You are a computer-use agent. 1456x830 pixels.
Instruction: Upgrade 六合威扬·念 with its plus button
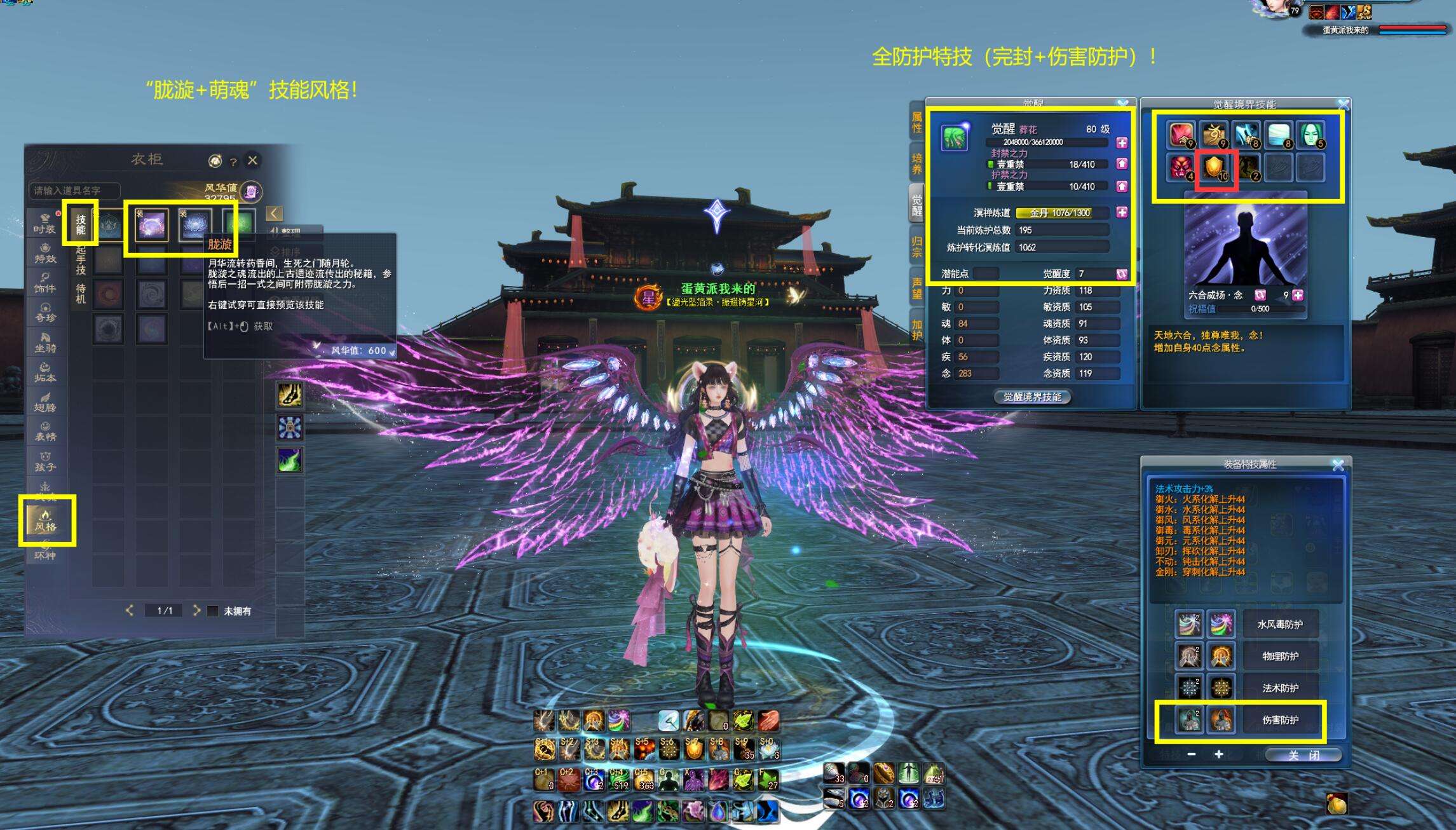pos(1298,295)
